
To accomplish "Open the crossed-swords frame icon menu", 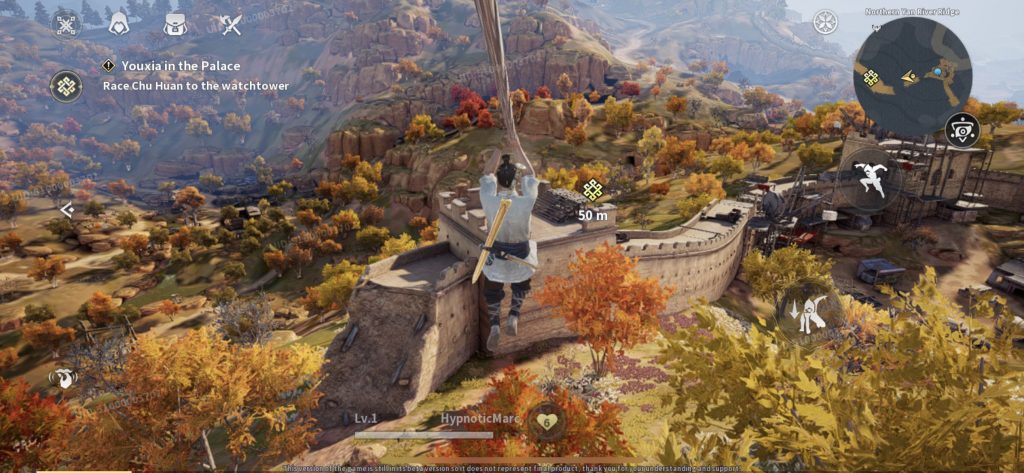I will 65,22.
